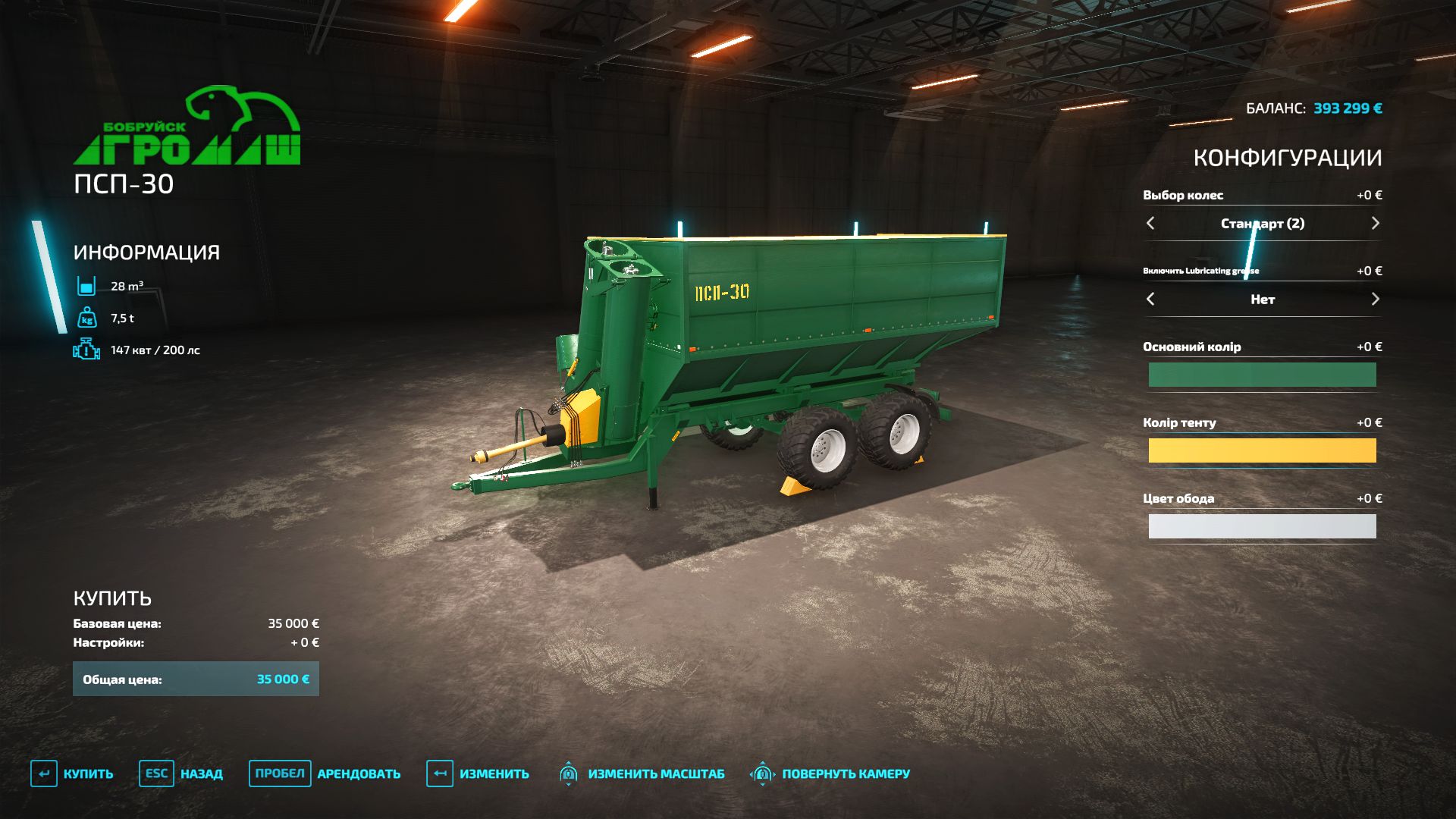
Task: Click the КУПИТЬ buy button
Action: (72, 773)
